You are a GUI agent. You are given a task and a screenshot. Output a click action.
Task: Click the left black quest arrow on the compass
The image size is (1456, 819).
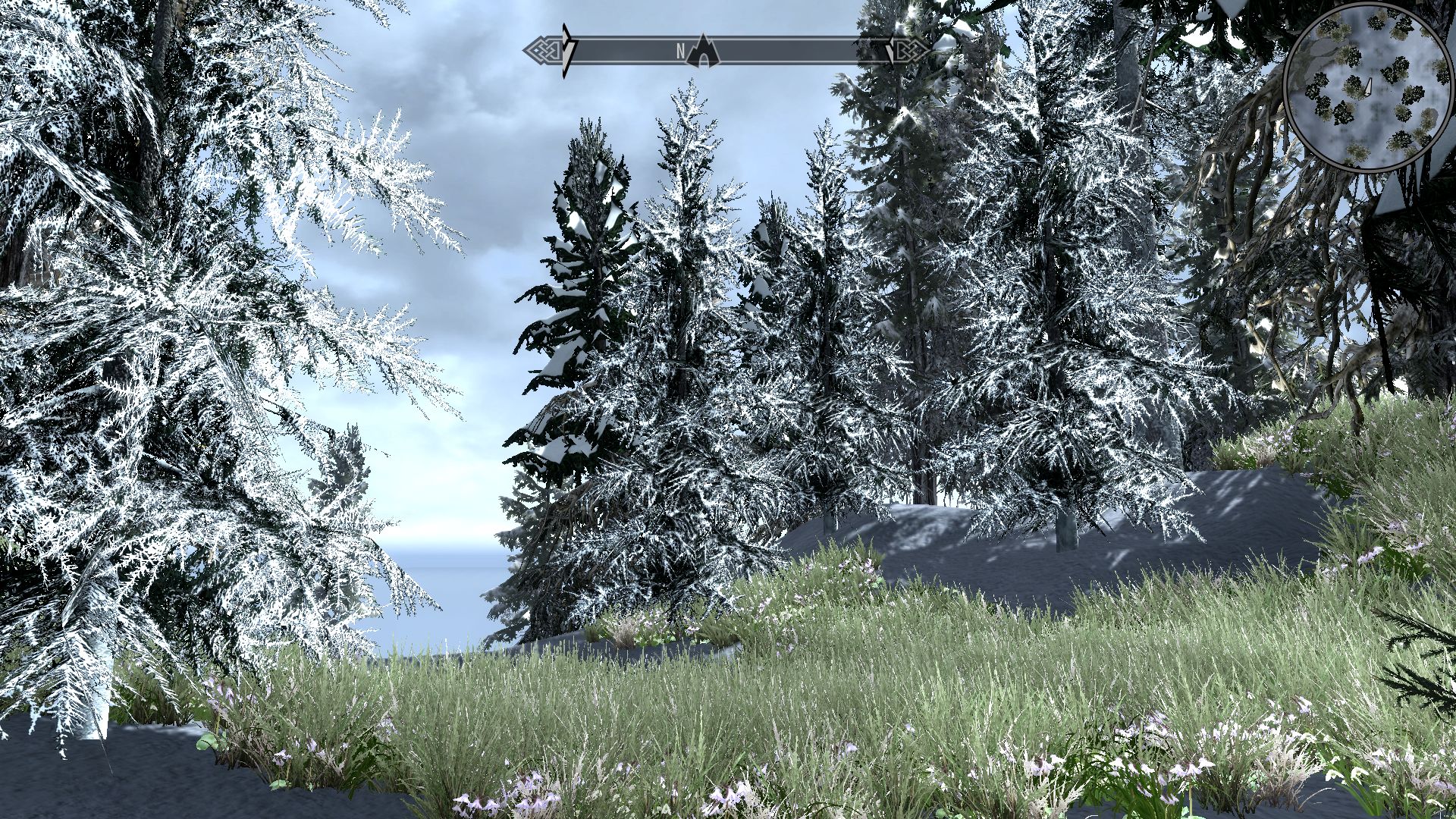[566, 49]
